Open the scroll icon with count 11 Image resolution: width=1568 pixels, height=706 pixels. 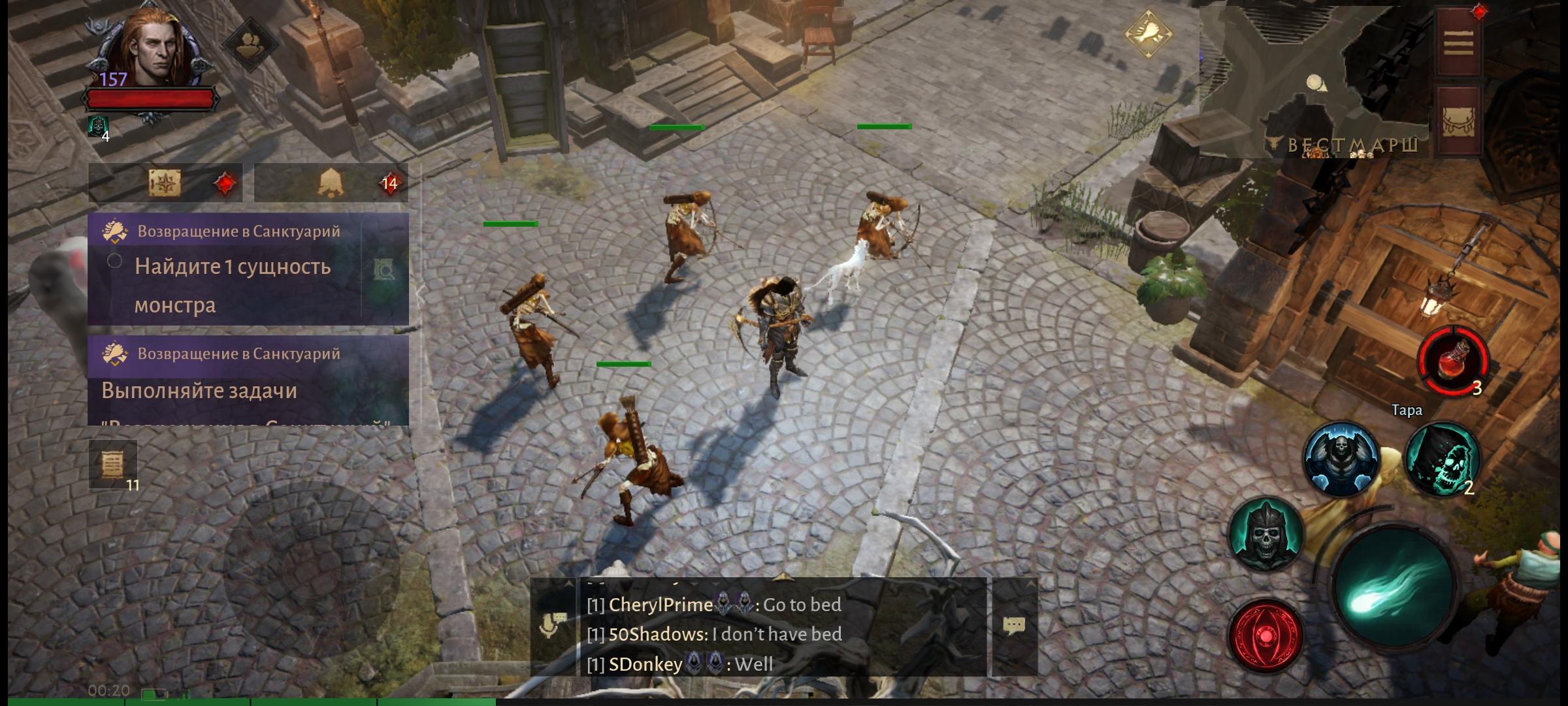pos(113,464)
